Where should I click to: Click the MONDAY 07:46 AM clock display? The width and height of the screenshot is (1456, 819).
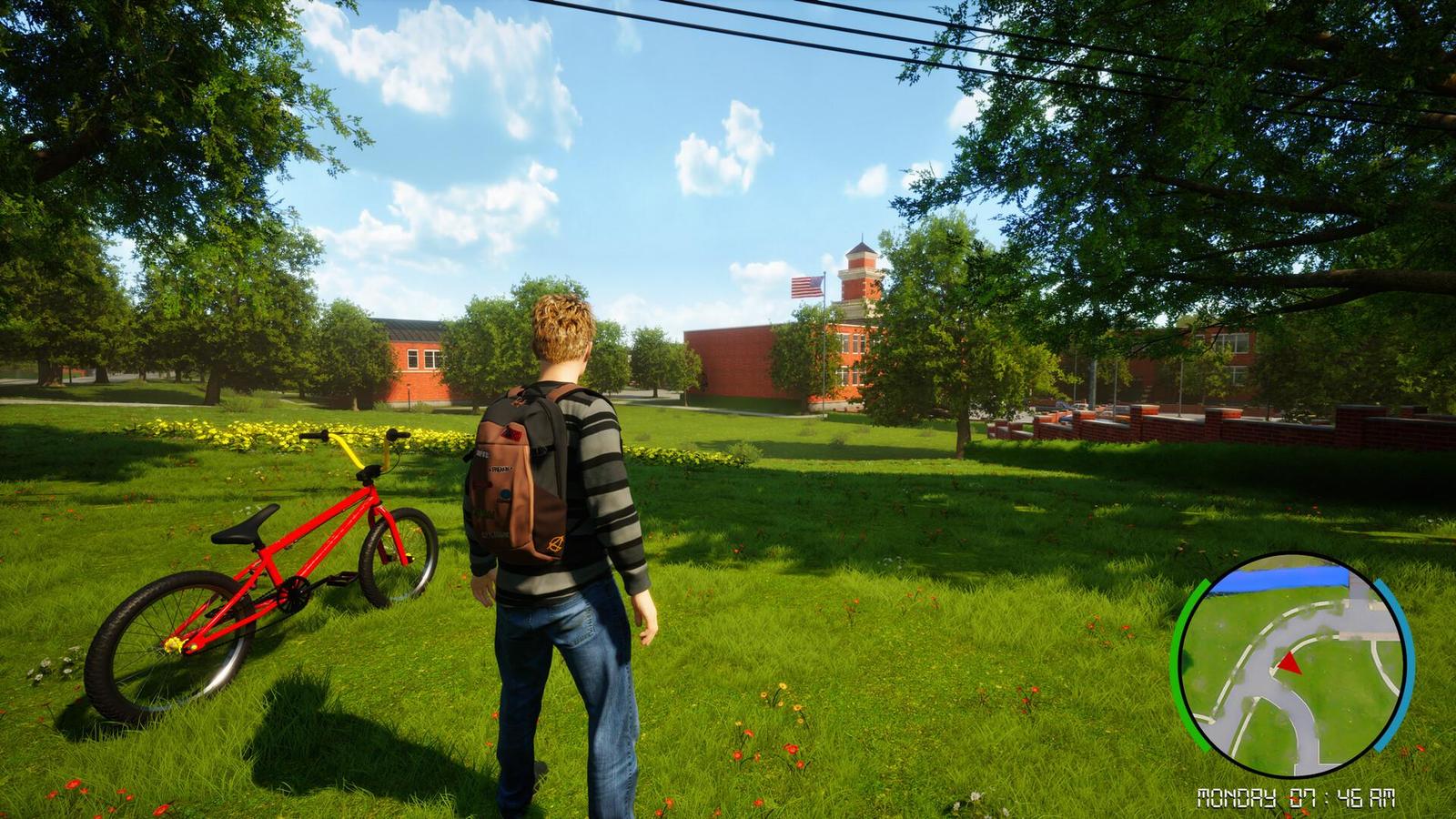[1294, 797]
